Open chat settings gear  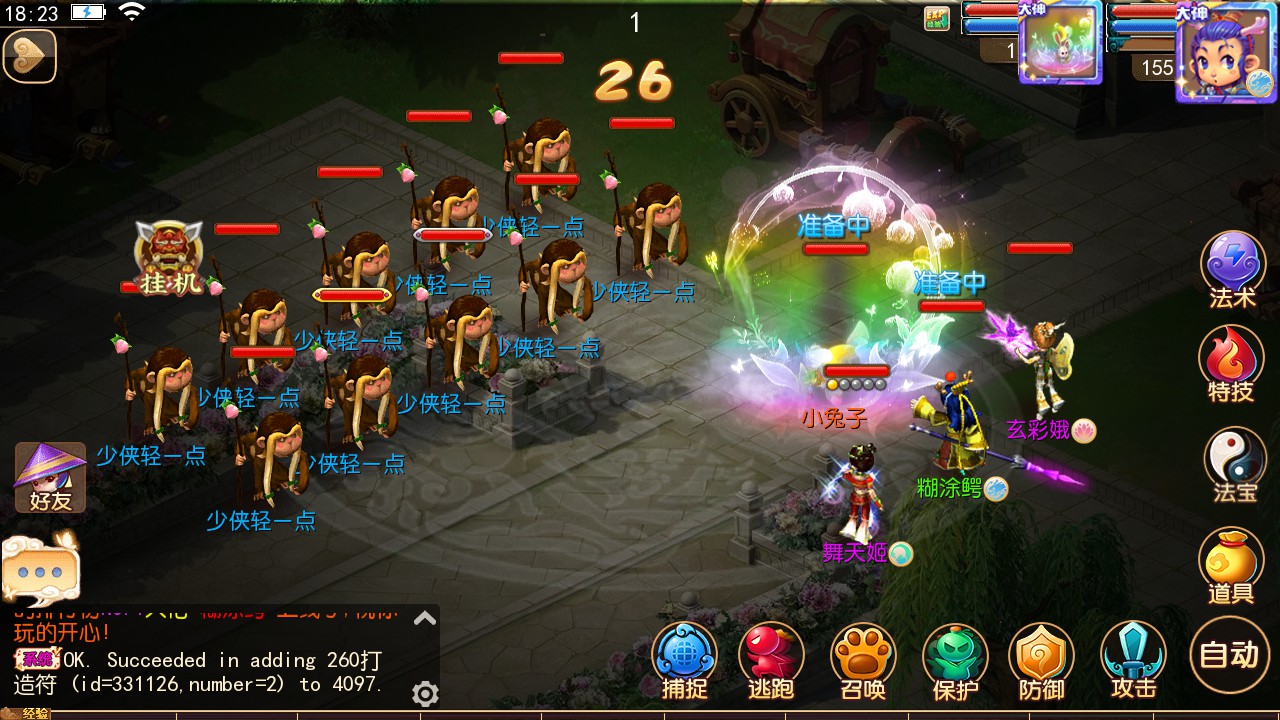[425, 694]
